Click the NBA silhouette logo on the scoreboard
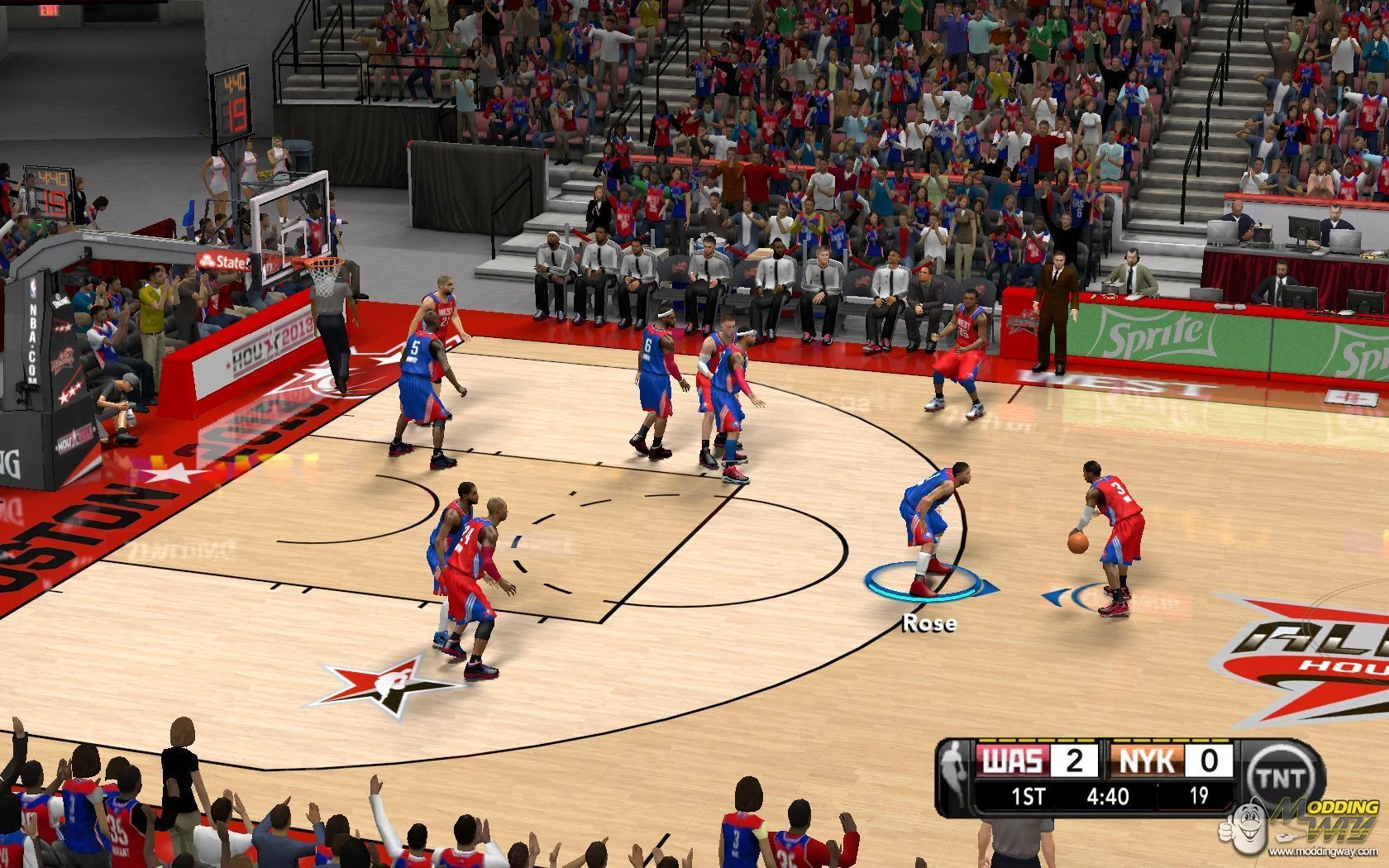Viewport: 1389px width, 868px height. [x=953, y=763]
